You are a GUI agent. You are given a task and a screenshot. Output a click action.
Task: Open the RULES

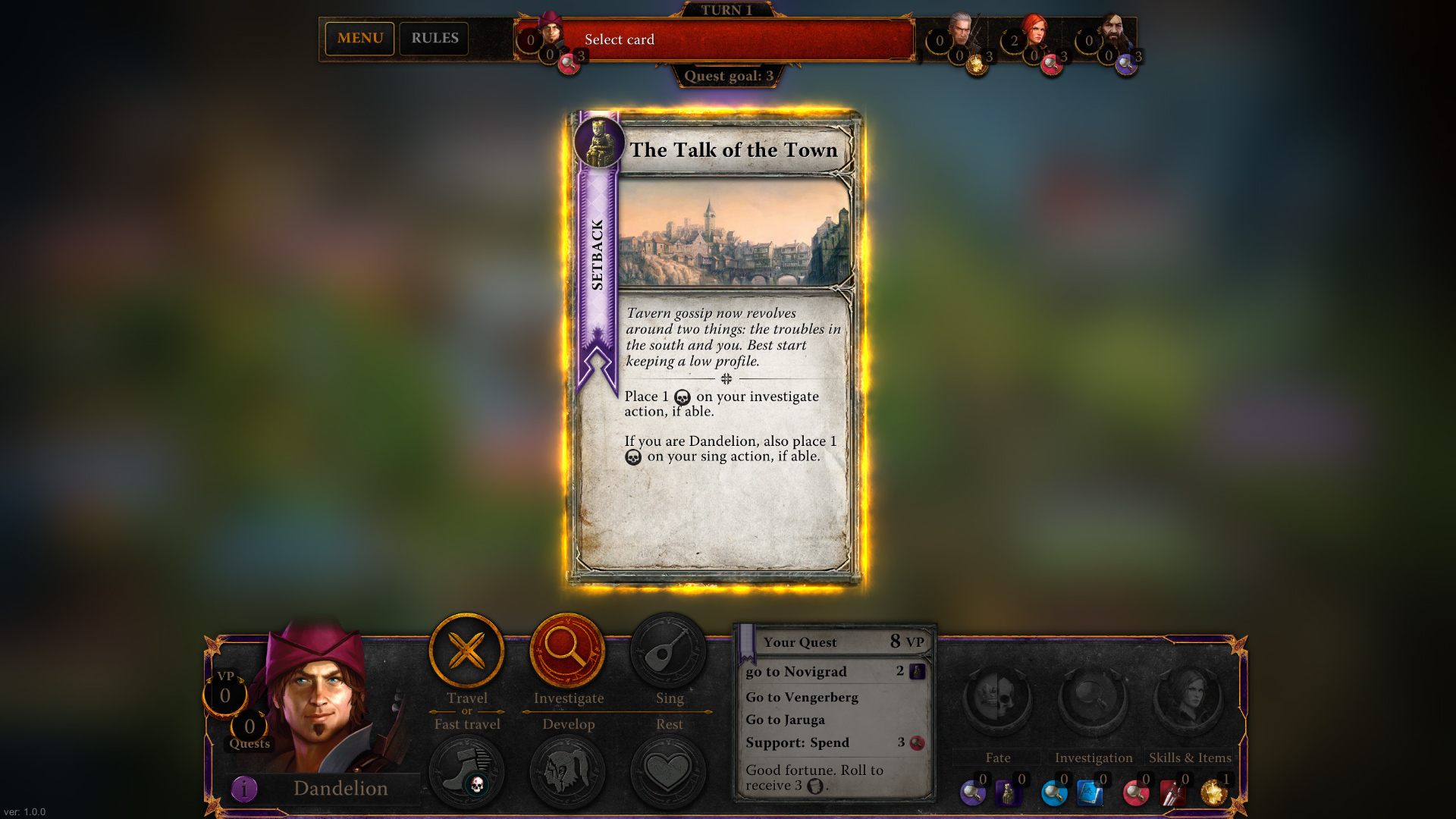(x=434, y=38)
